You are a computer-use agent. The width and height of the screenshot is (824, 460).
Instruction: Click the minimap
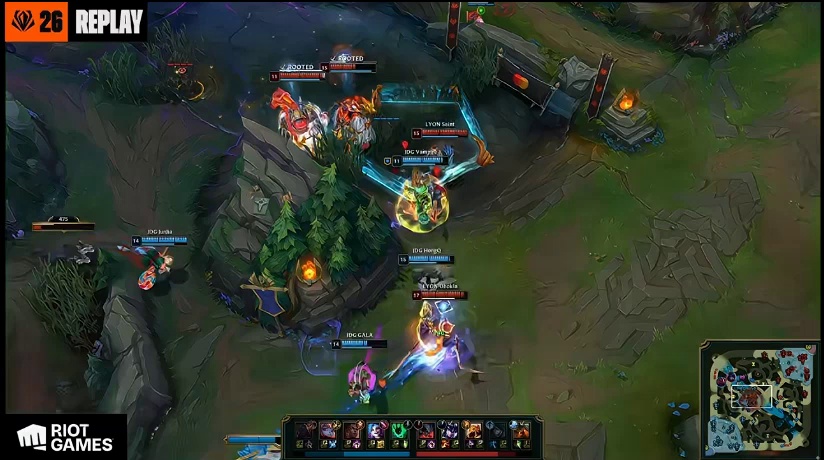point(761,398)
